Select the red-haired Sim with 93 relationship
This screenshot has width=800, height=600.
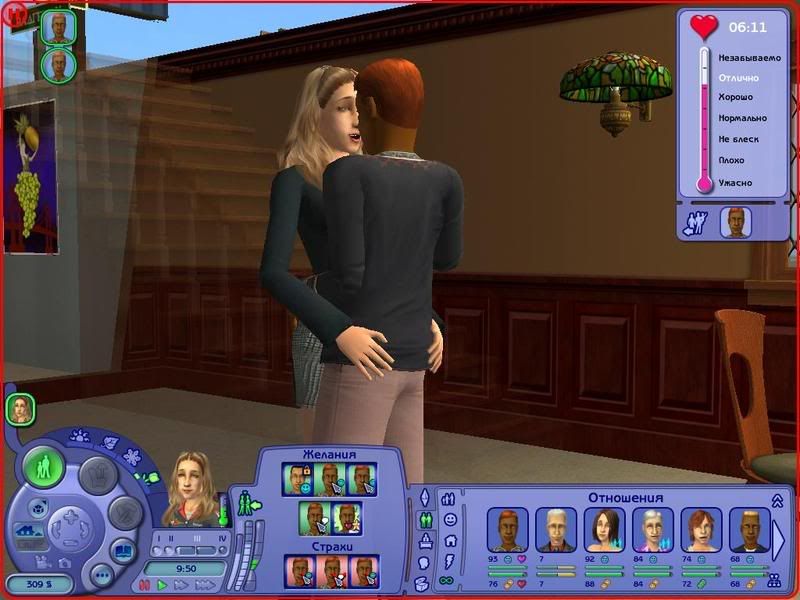click(x=506, y=530)
